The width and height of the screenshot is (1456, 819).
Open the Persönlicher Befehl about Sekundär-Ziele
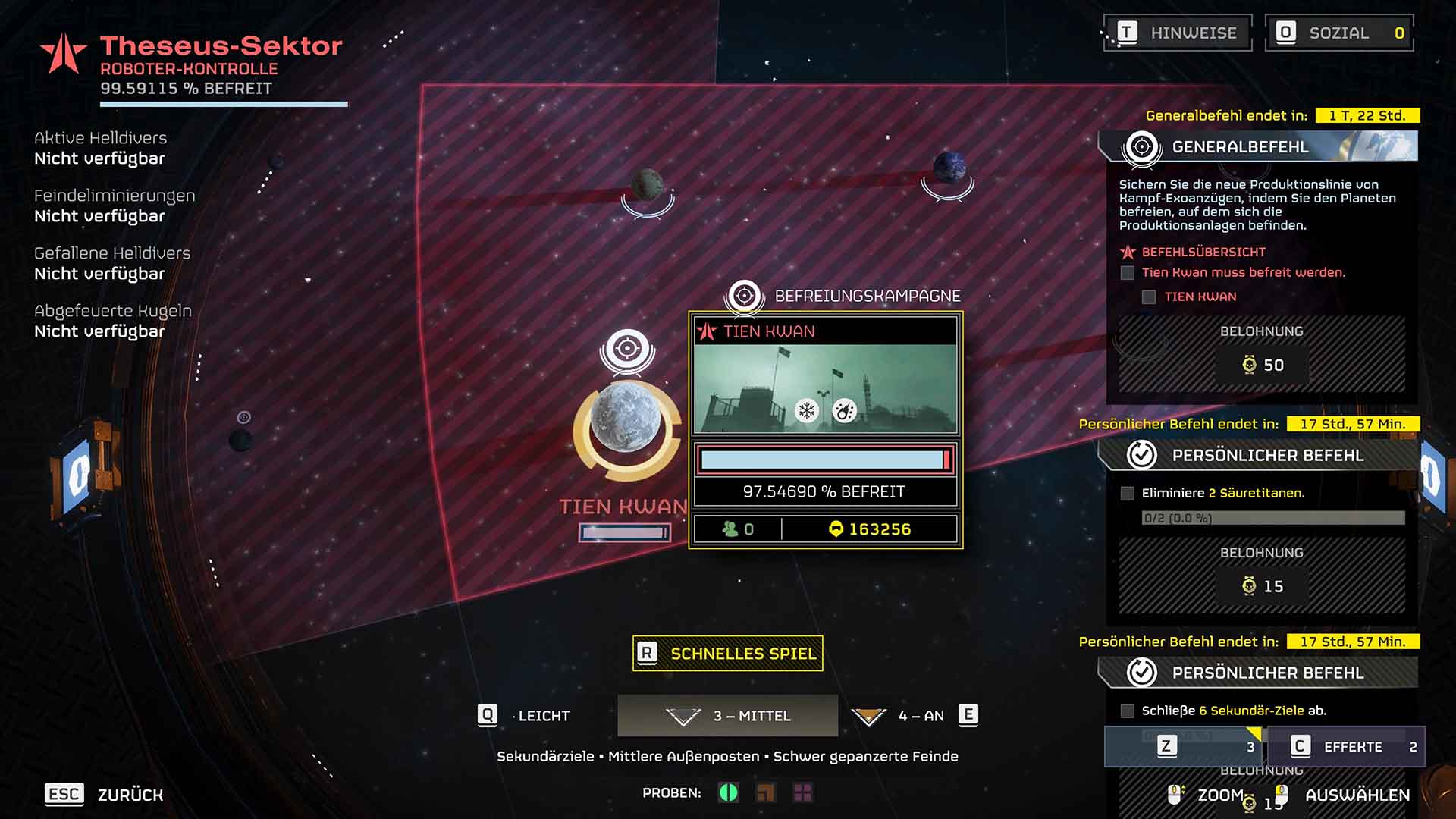(x=1257, y=673)
